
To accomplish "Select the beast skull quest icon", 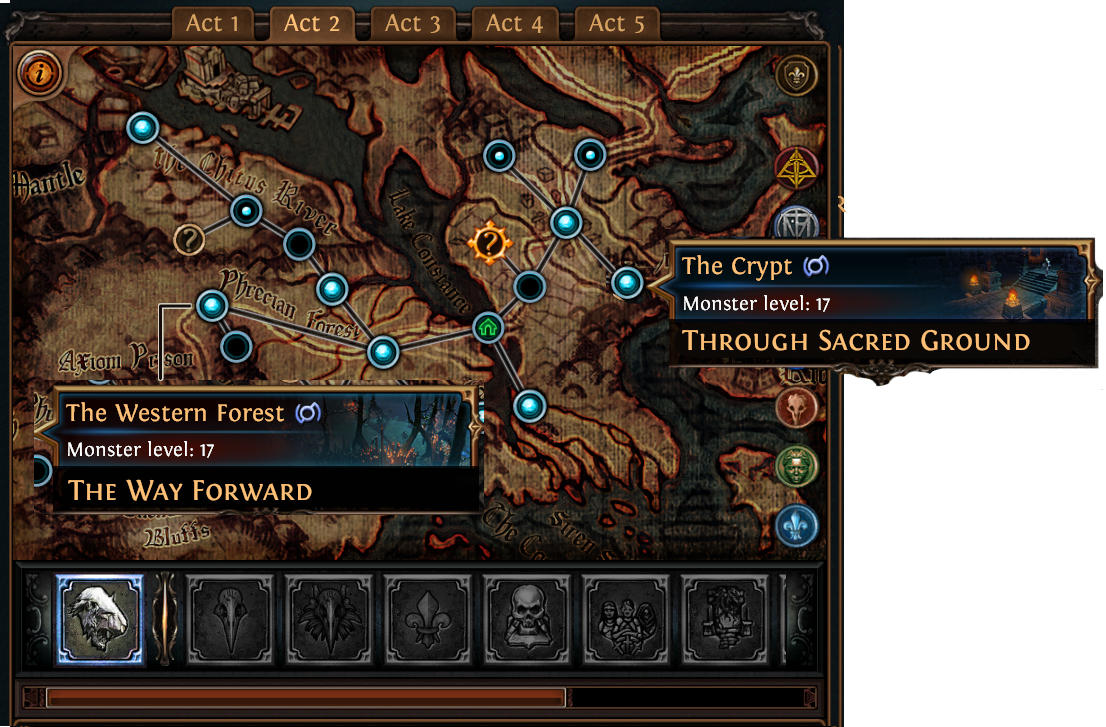I will coord(99,620).
